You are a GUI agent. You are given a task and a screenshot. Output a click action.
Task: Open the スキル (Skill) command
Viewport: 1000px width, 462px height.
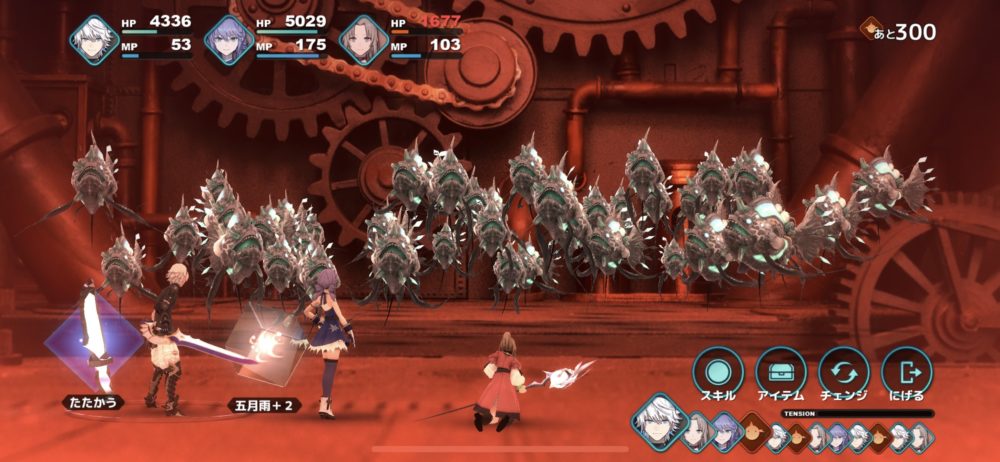point(717,372)
